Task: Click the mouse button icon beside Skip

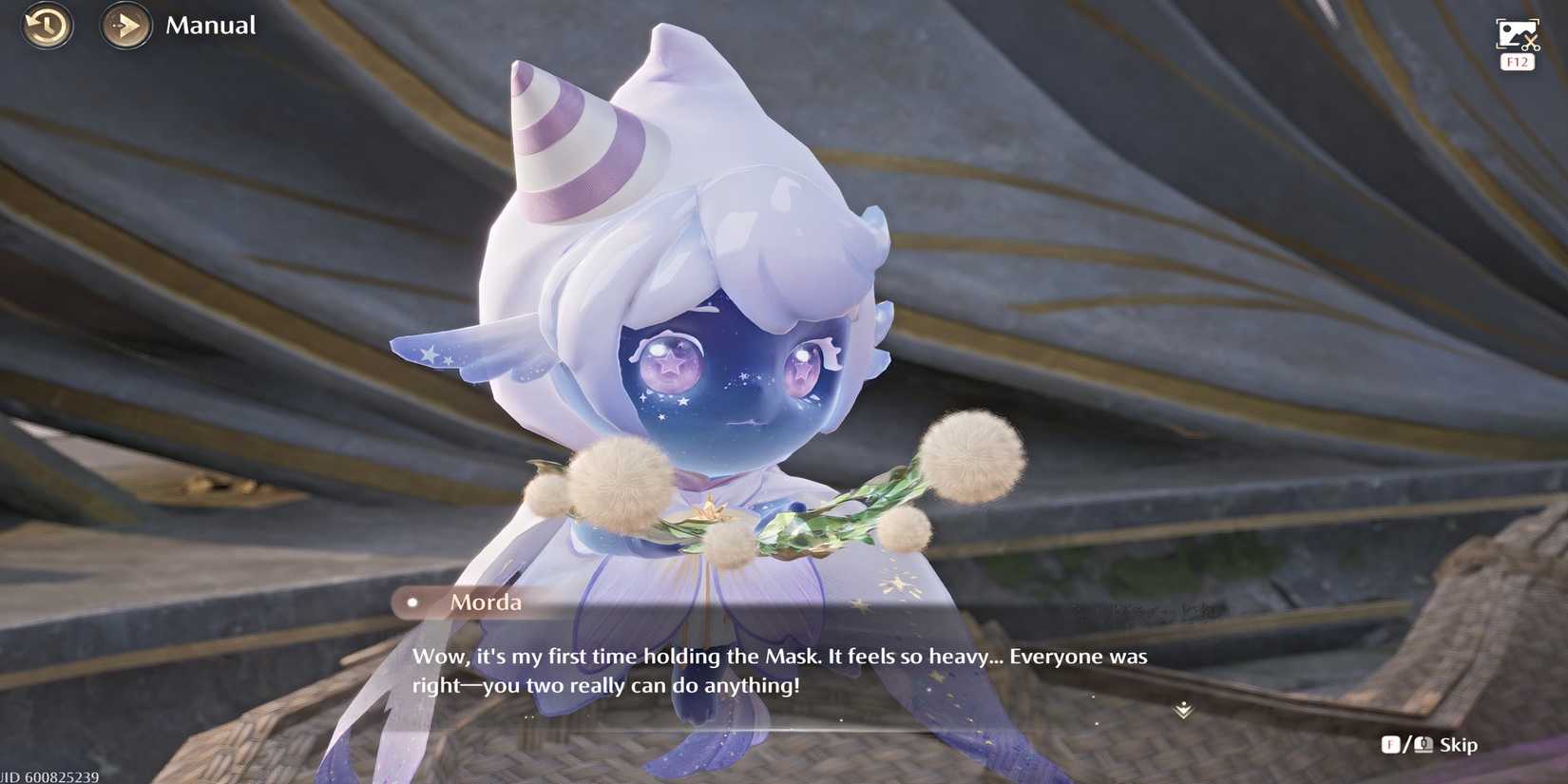Action: coord(1422,745)
